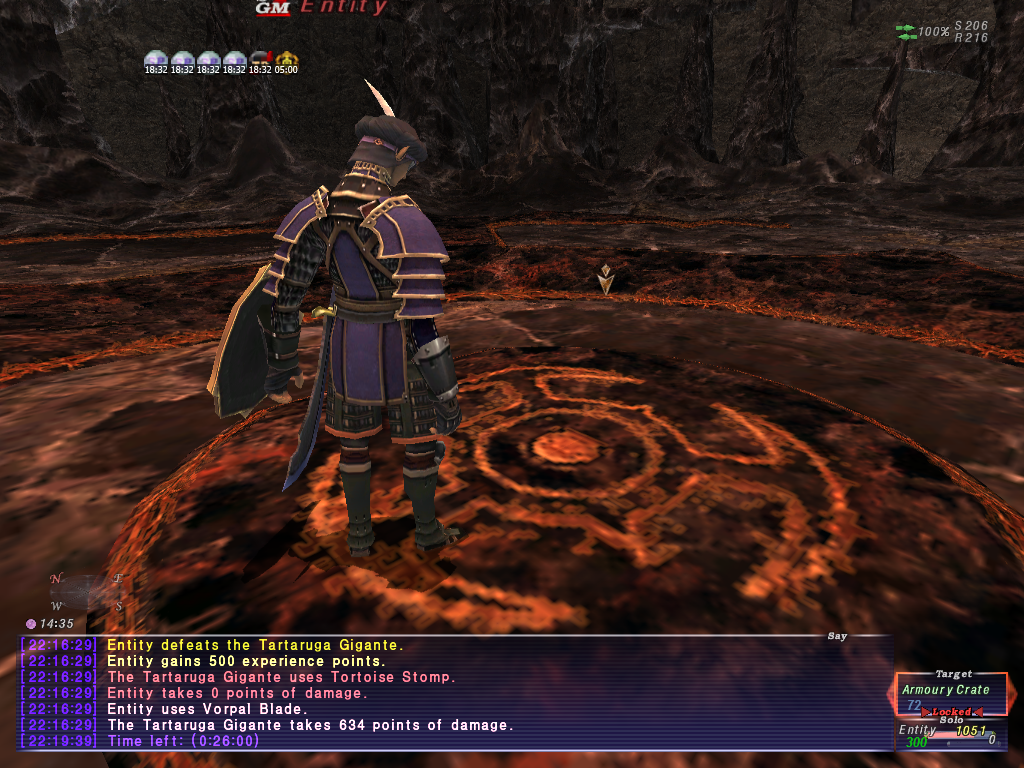The height and width of the screenshot is (768, 1024).
Task: Open the chat log window
Action: (x=455, y=693)
